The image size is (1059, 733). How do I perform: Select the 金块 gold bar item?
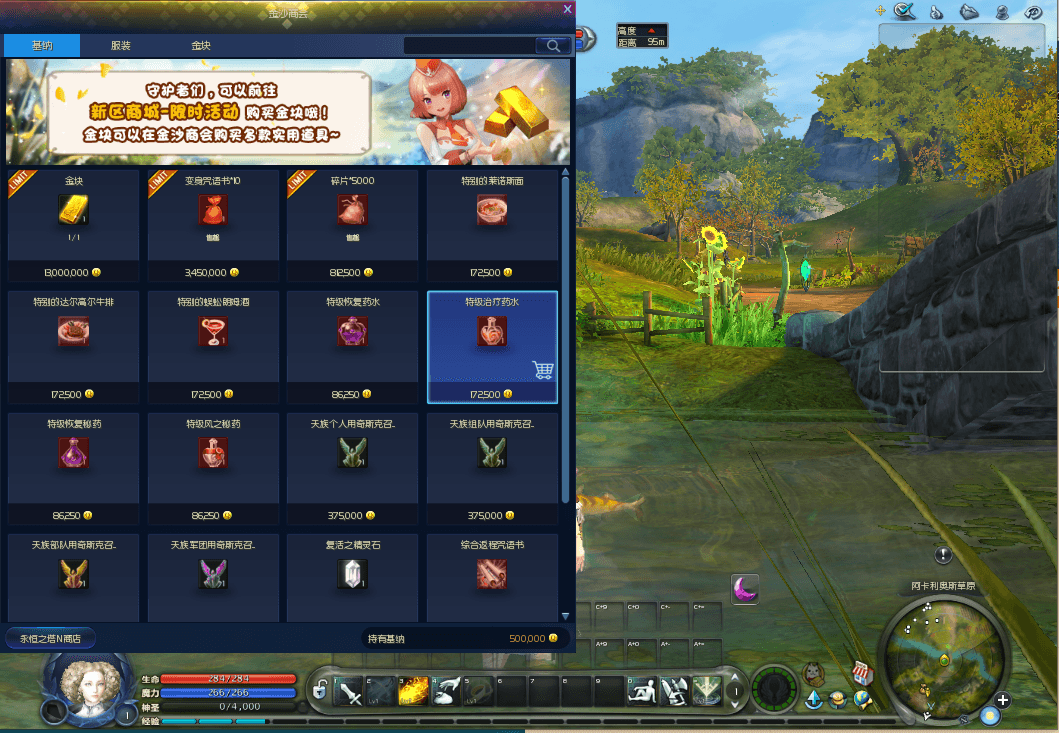[x=73, y=210]
